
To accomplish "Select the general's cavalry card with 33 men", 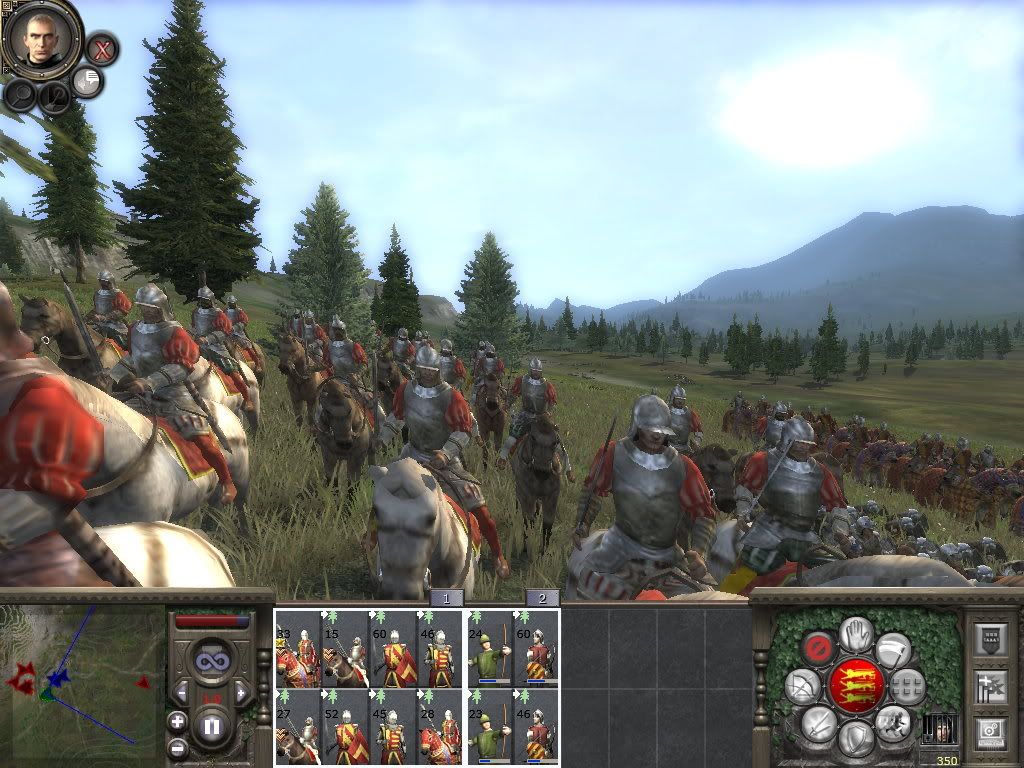I will pos(298,649).
